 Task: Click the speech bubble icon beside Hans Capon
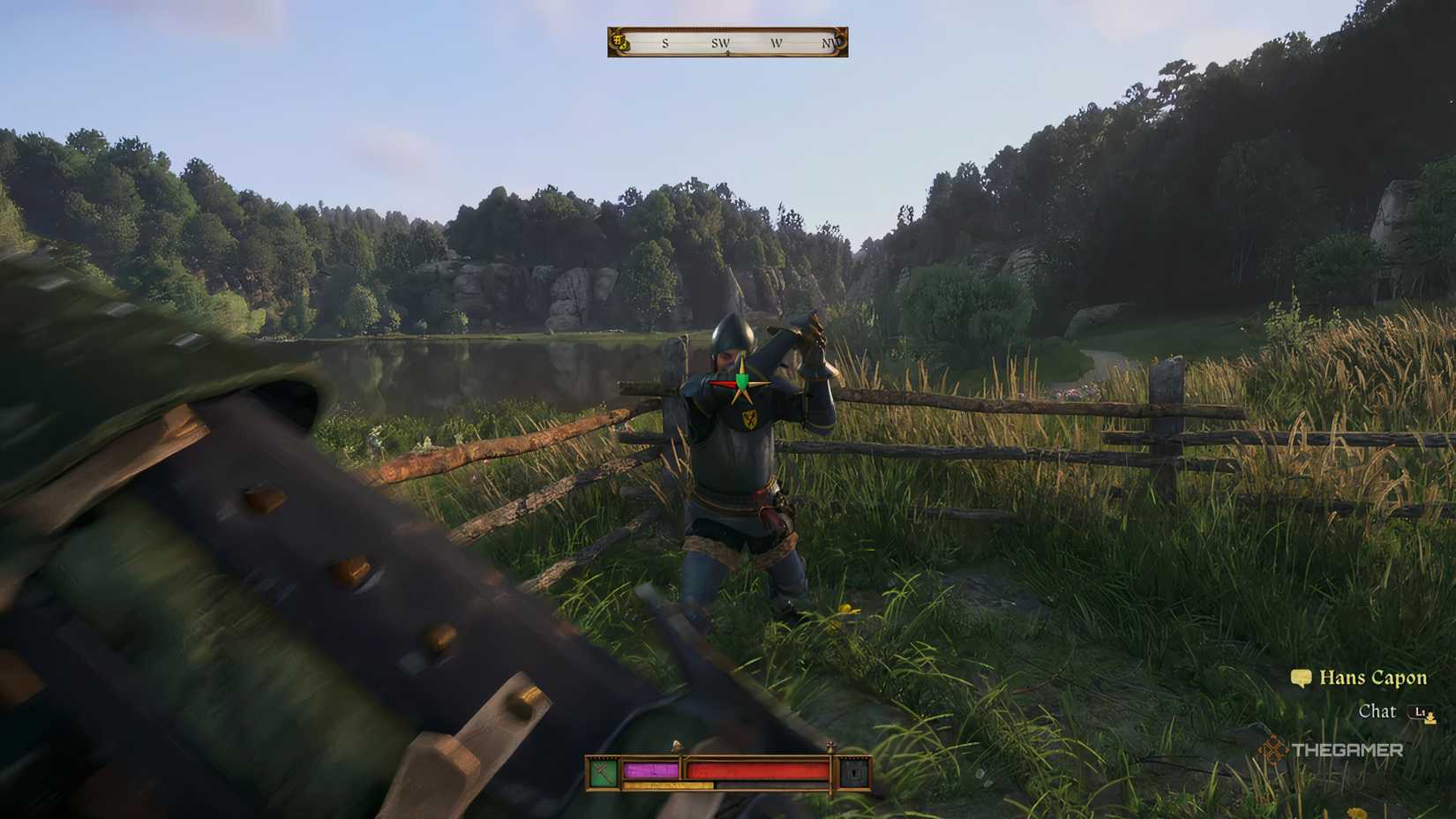point(1301,678)
